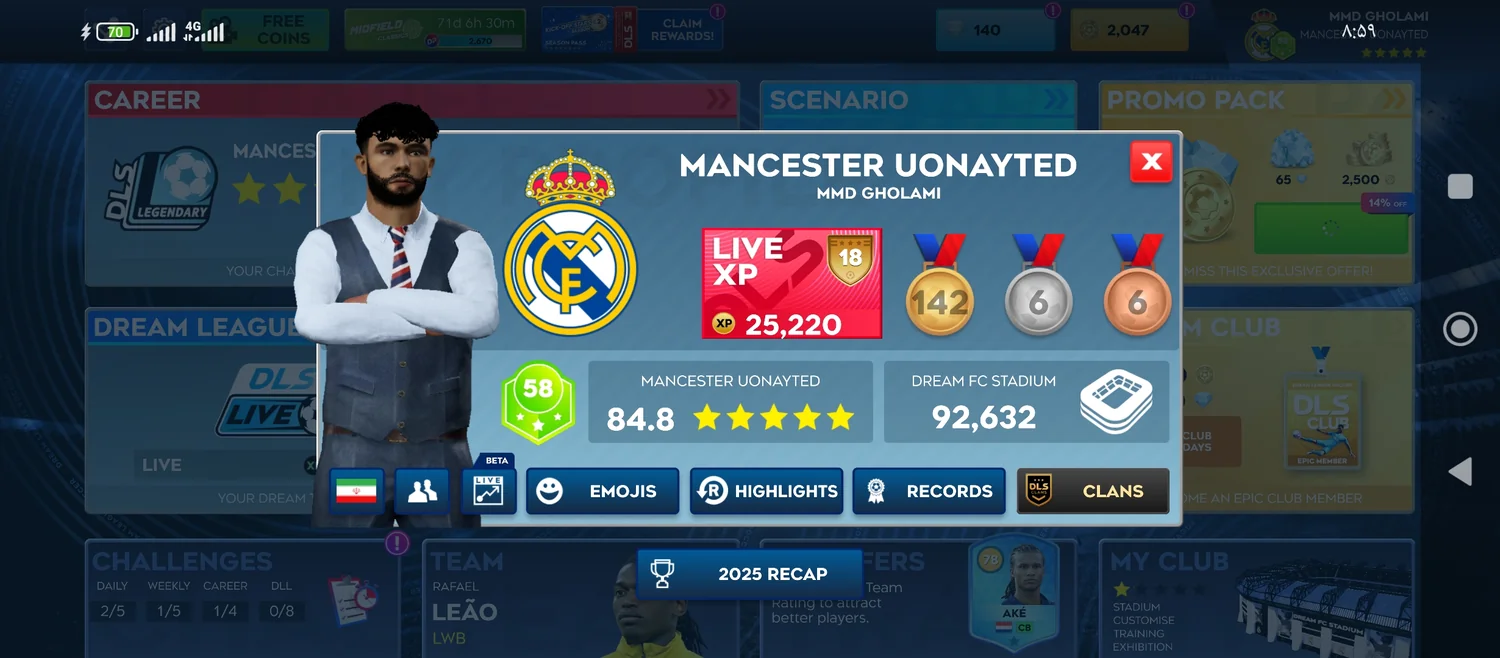This screenshot has width=1500, height=658.
Task: Tap the green level 58 badge
Action: point(538,402)
